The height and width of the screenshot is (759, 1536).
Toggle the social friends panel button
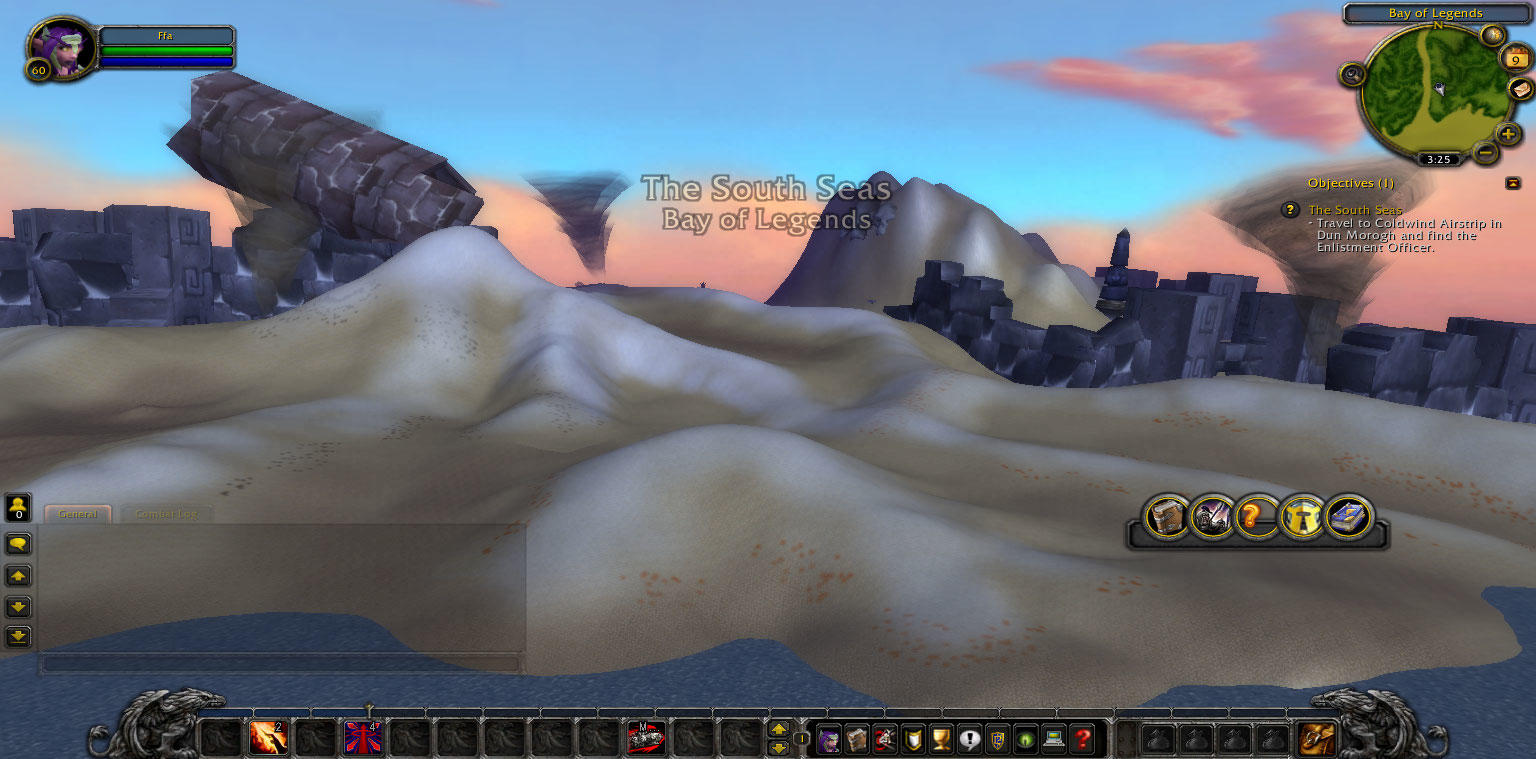point(17,508)
